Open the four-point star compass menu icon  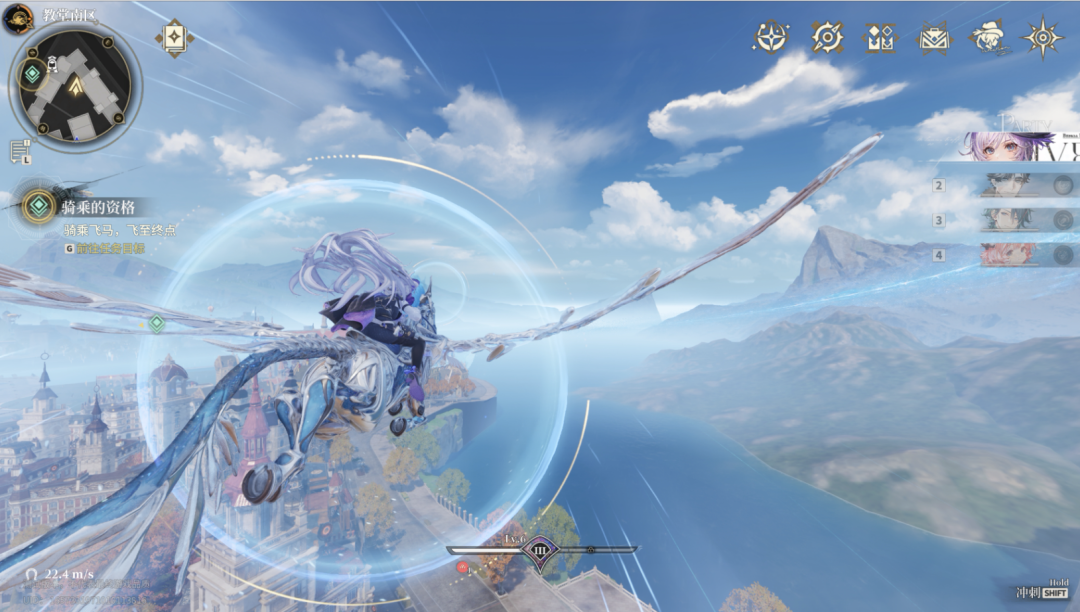pos(771,37)
